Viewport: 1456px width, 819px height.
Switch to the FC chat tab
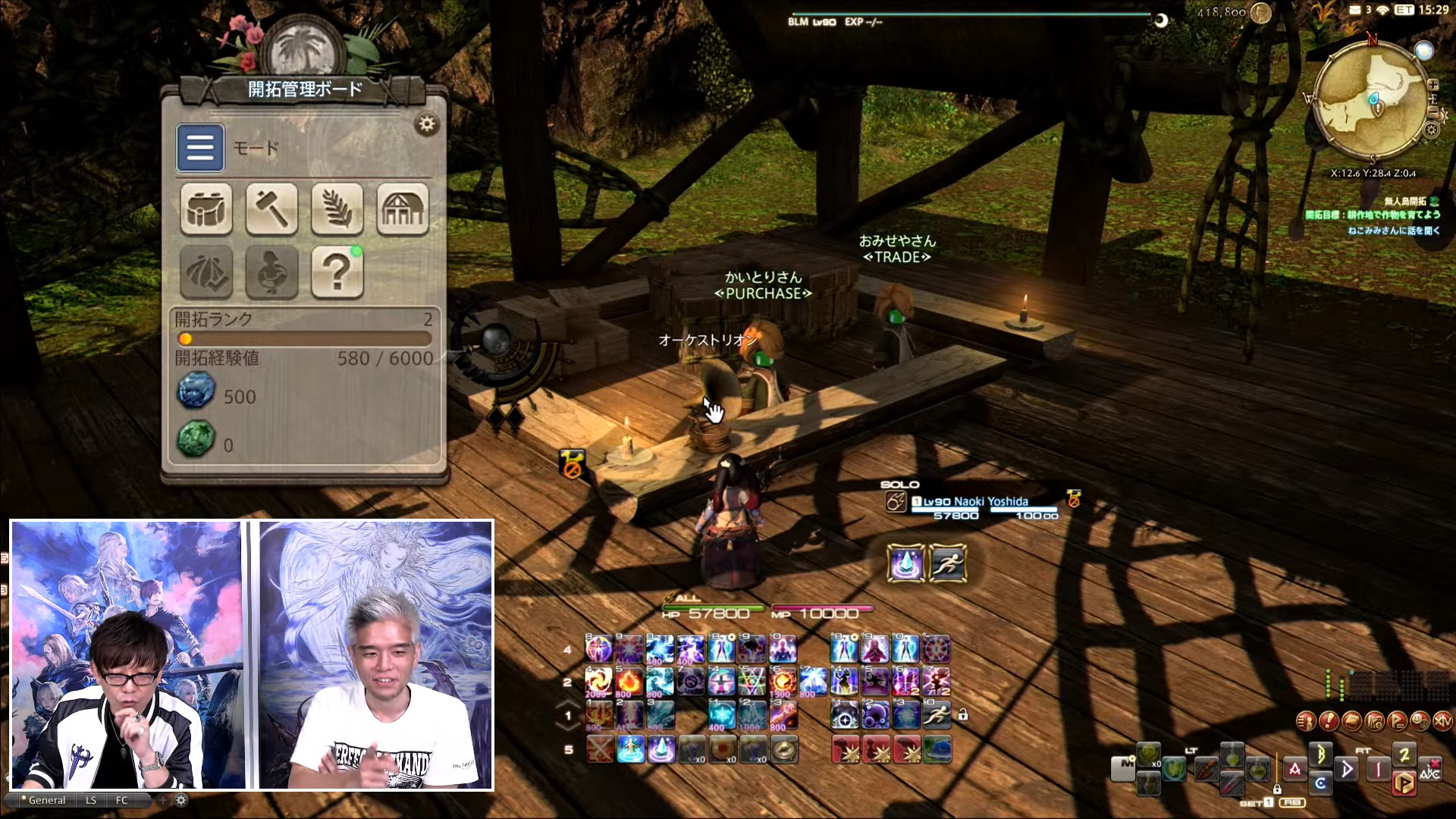122,800
